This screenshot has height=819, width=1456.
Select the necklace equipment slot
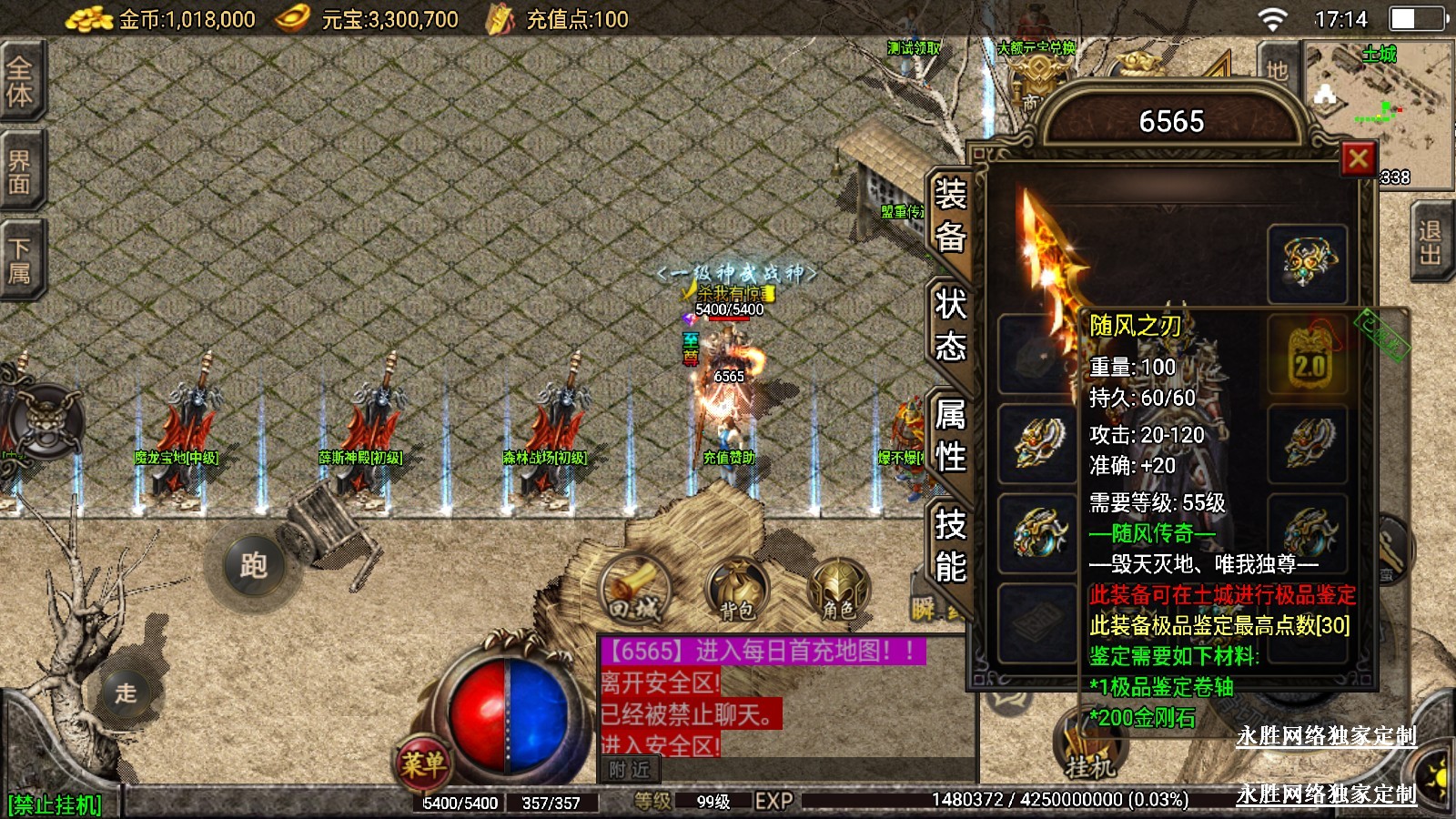click(x=1308, y=263)
